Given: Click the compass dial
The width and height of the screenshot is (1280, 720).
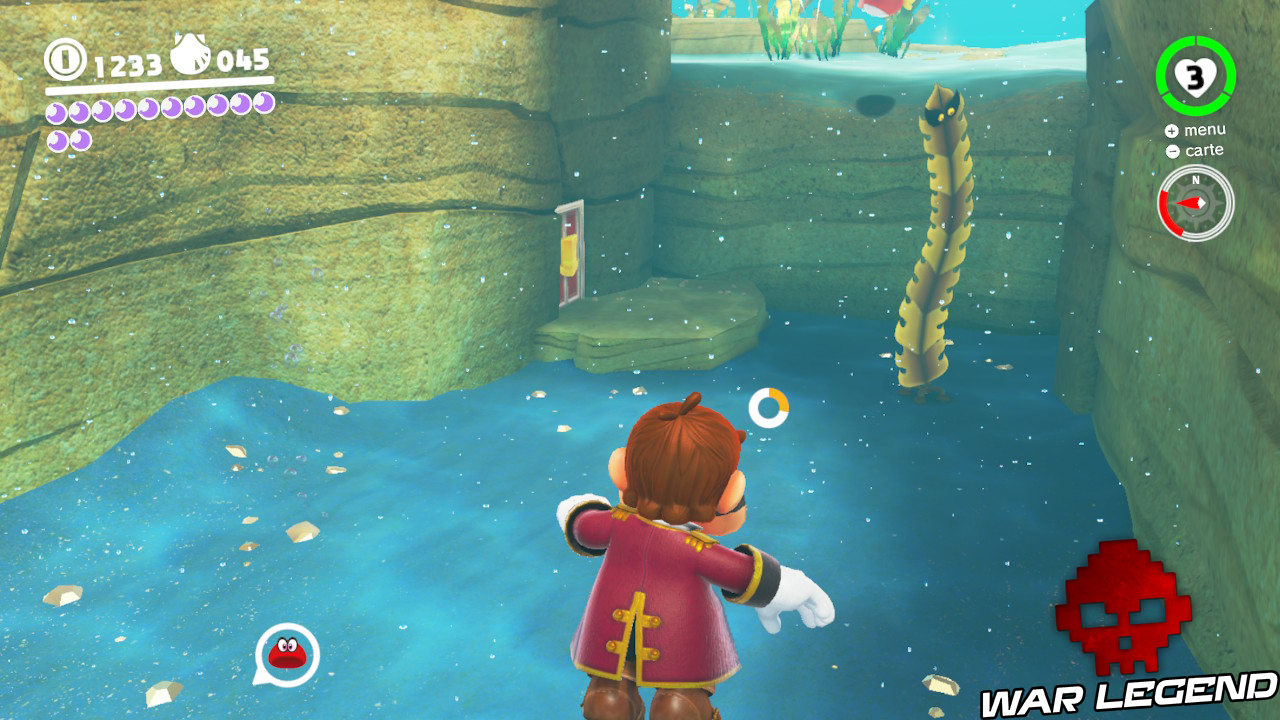Looking at the screenshot, I should (1195, 203).
